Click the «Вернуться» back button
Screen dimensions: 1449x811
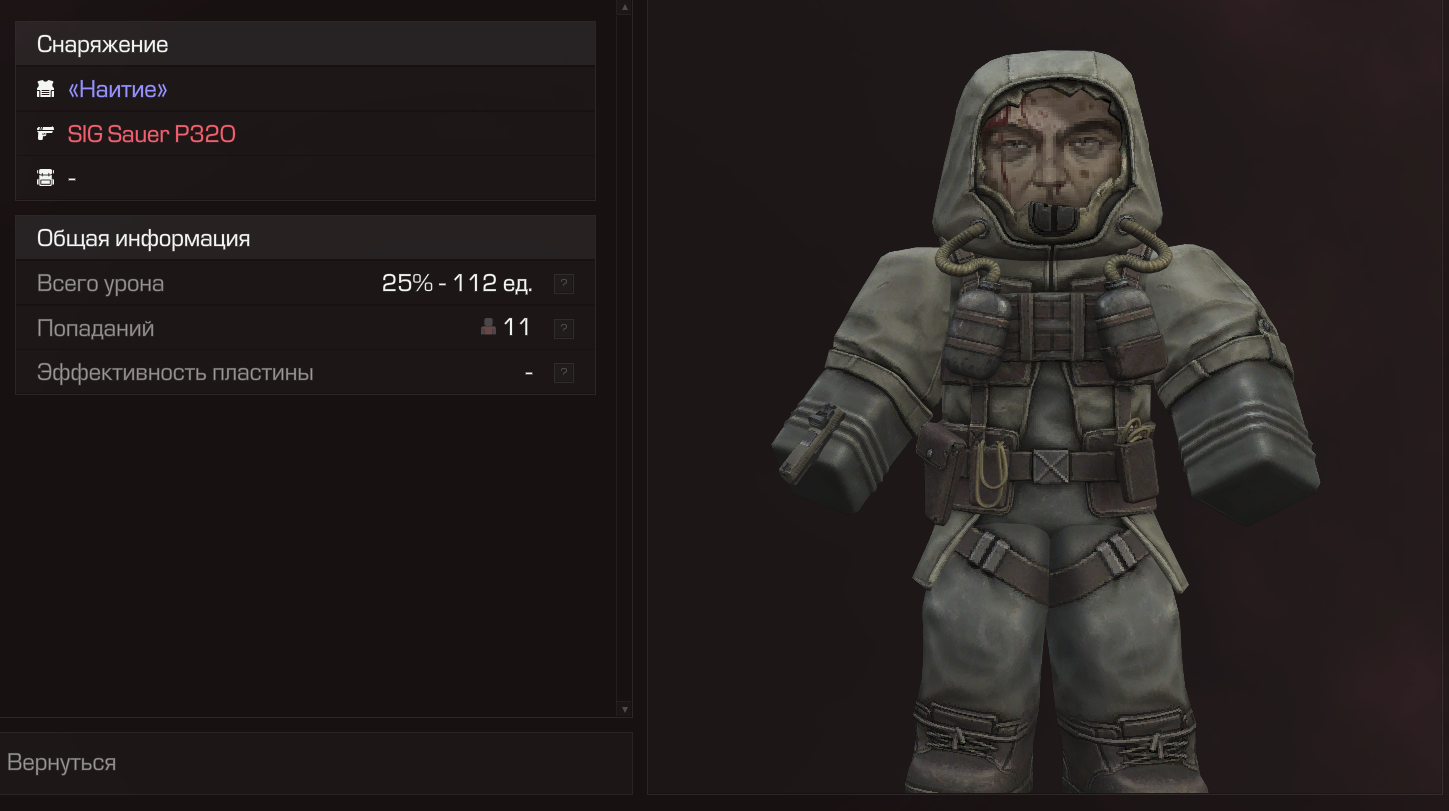pos(62,762)
